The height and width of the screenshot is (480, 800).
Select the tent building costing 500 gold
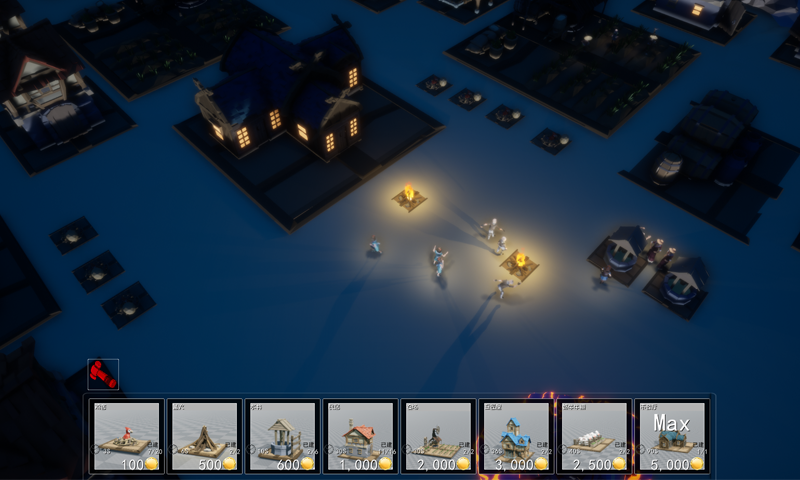tap(204, 437)
